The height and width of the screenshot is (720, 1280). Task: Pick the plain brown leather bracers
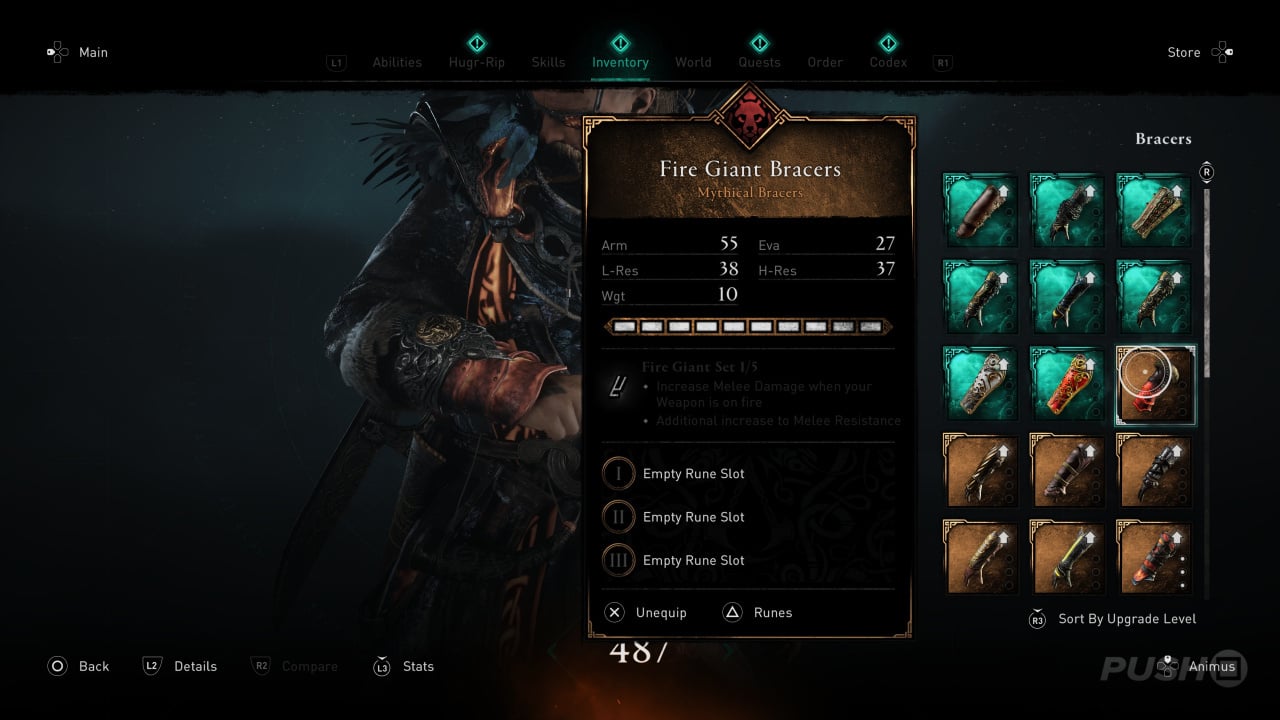(x=981, y=212)
